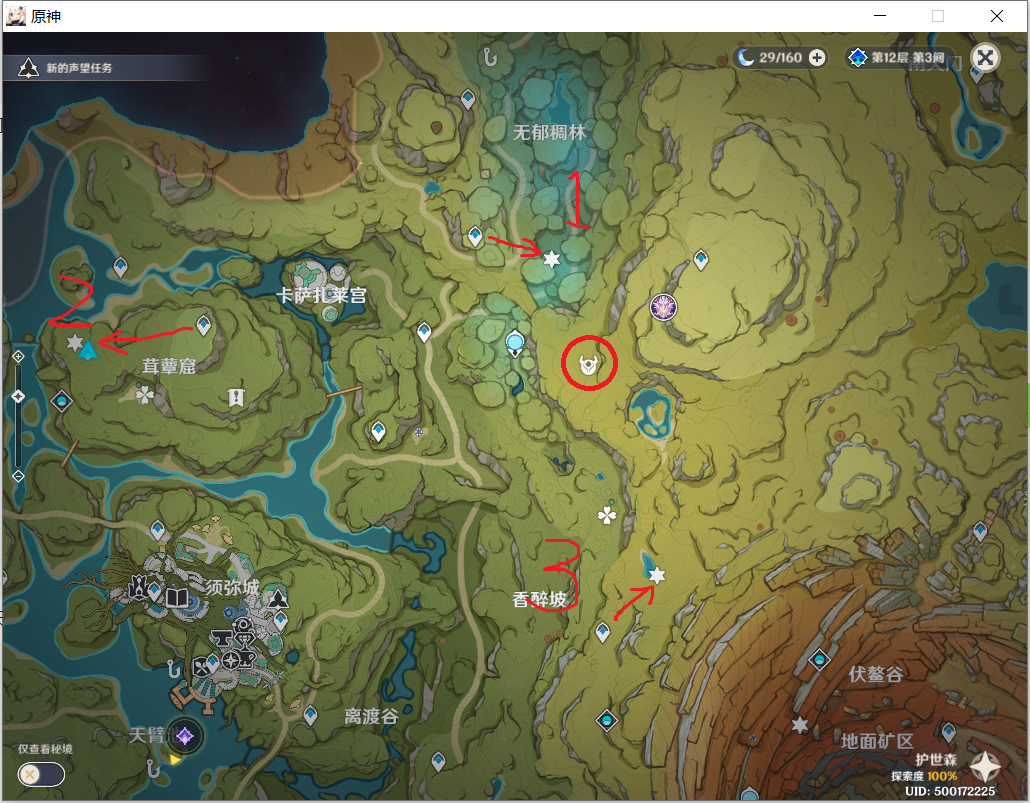Zoom in the map with the plus button

click(18, 357)
